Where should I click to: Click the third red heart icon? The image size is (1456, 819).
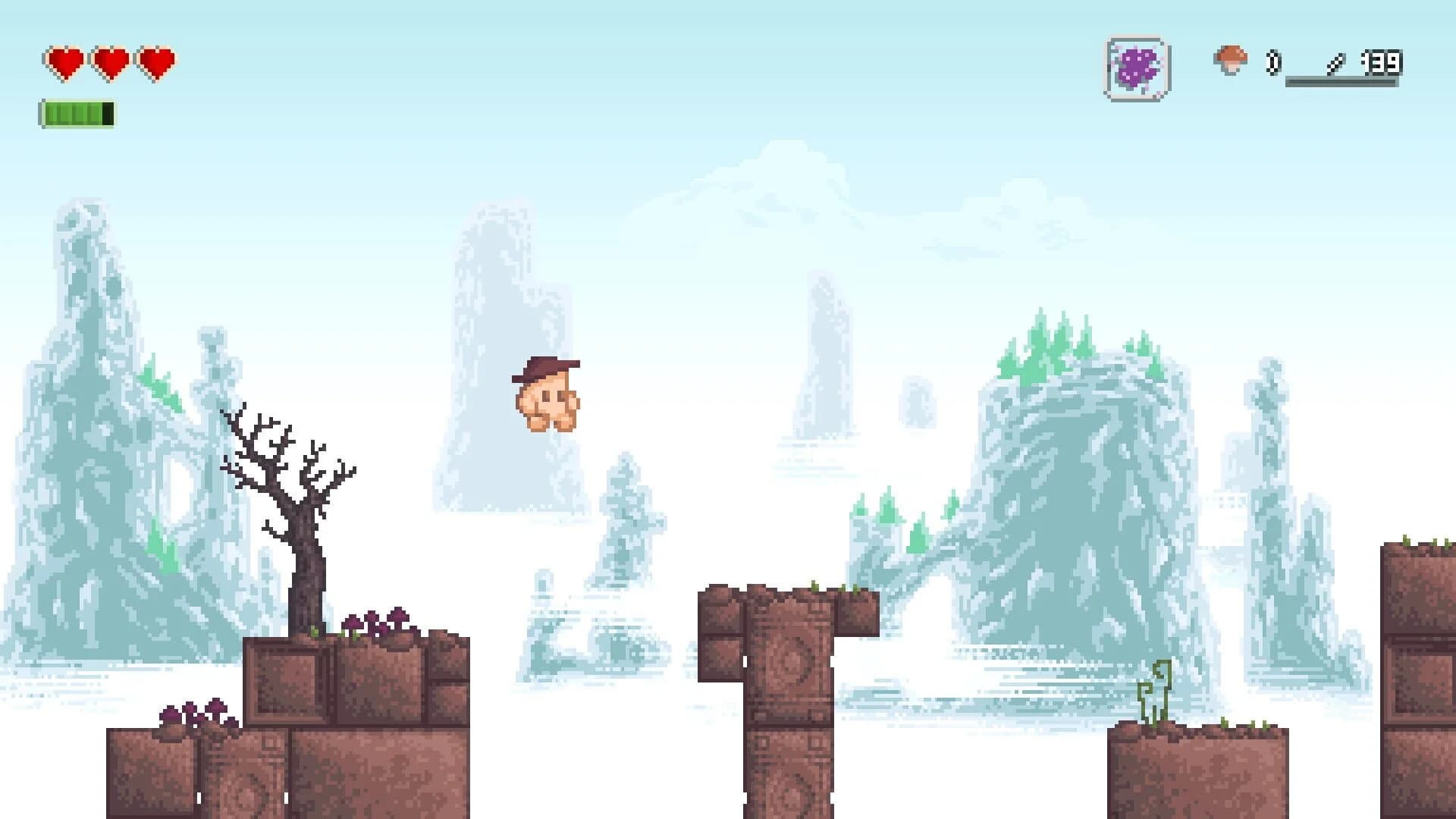click(157, 59)
